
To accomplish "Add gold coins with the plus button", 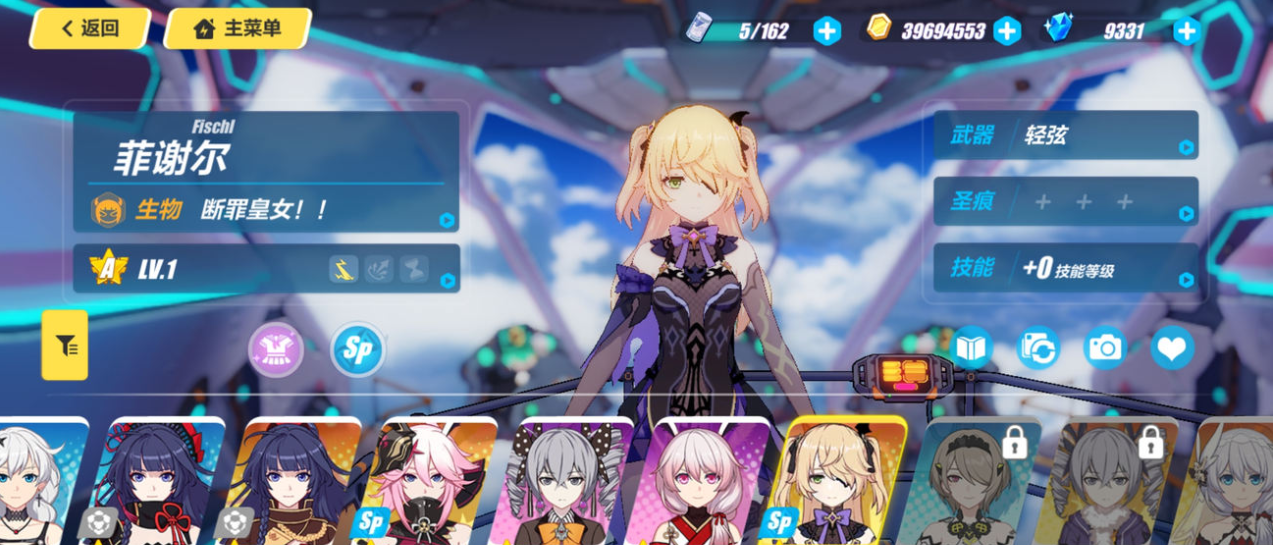I will [x=1006, y=31].
